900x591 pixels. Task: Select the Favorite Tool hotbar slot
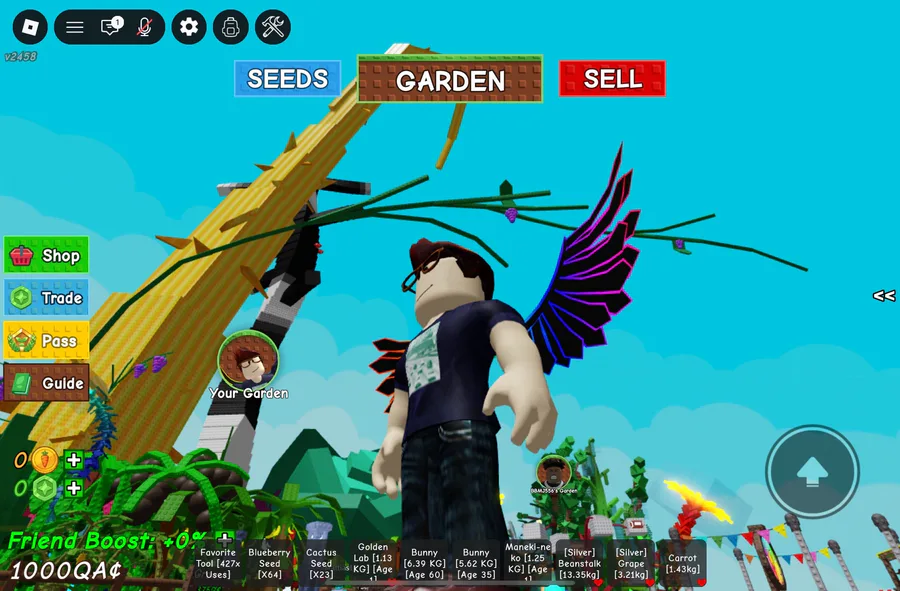coord(218,563)
